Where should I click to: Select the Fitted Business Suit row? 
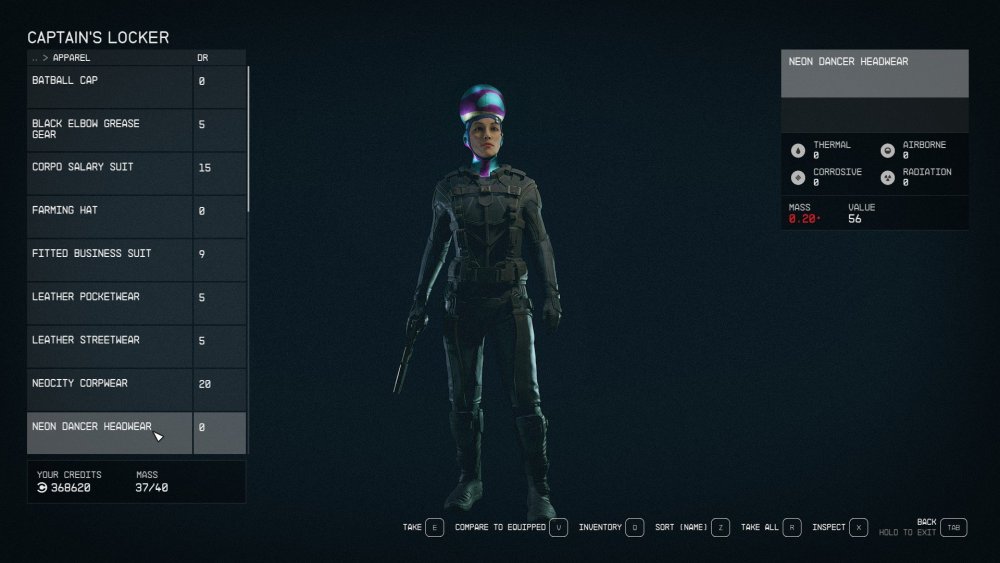pos(110,254)
